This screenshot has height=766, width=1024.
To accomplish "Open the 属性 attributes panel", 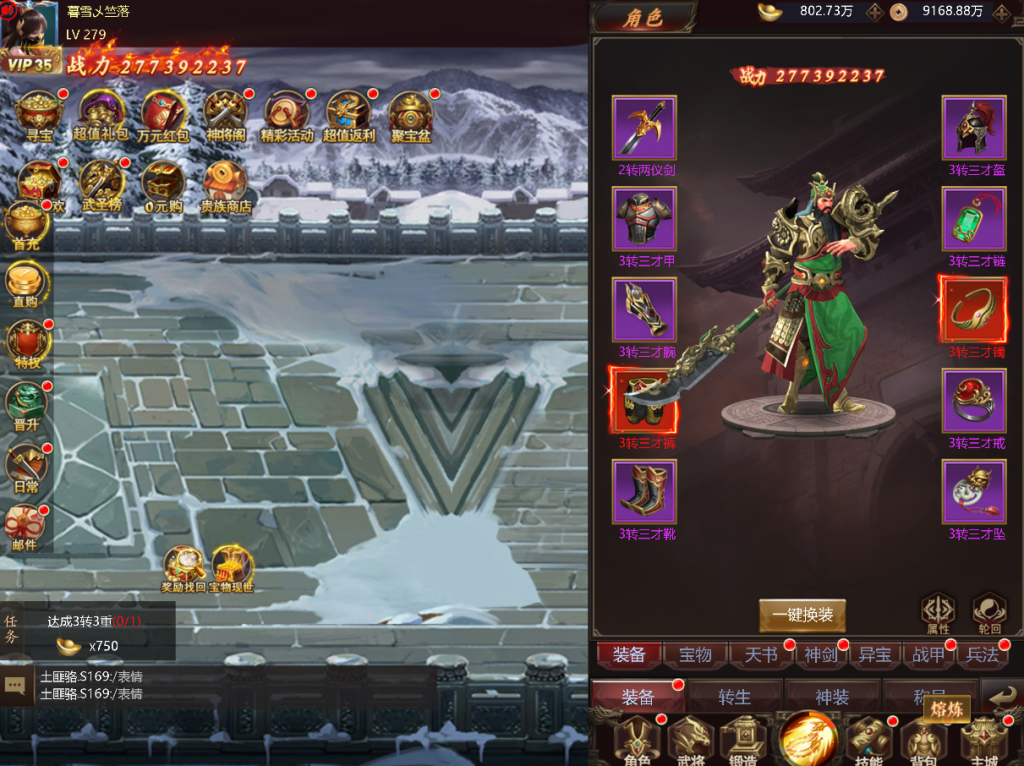I will click(937, 611).
